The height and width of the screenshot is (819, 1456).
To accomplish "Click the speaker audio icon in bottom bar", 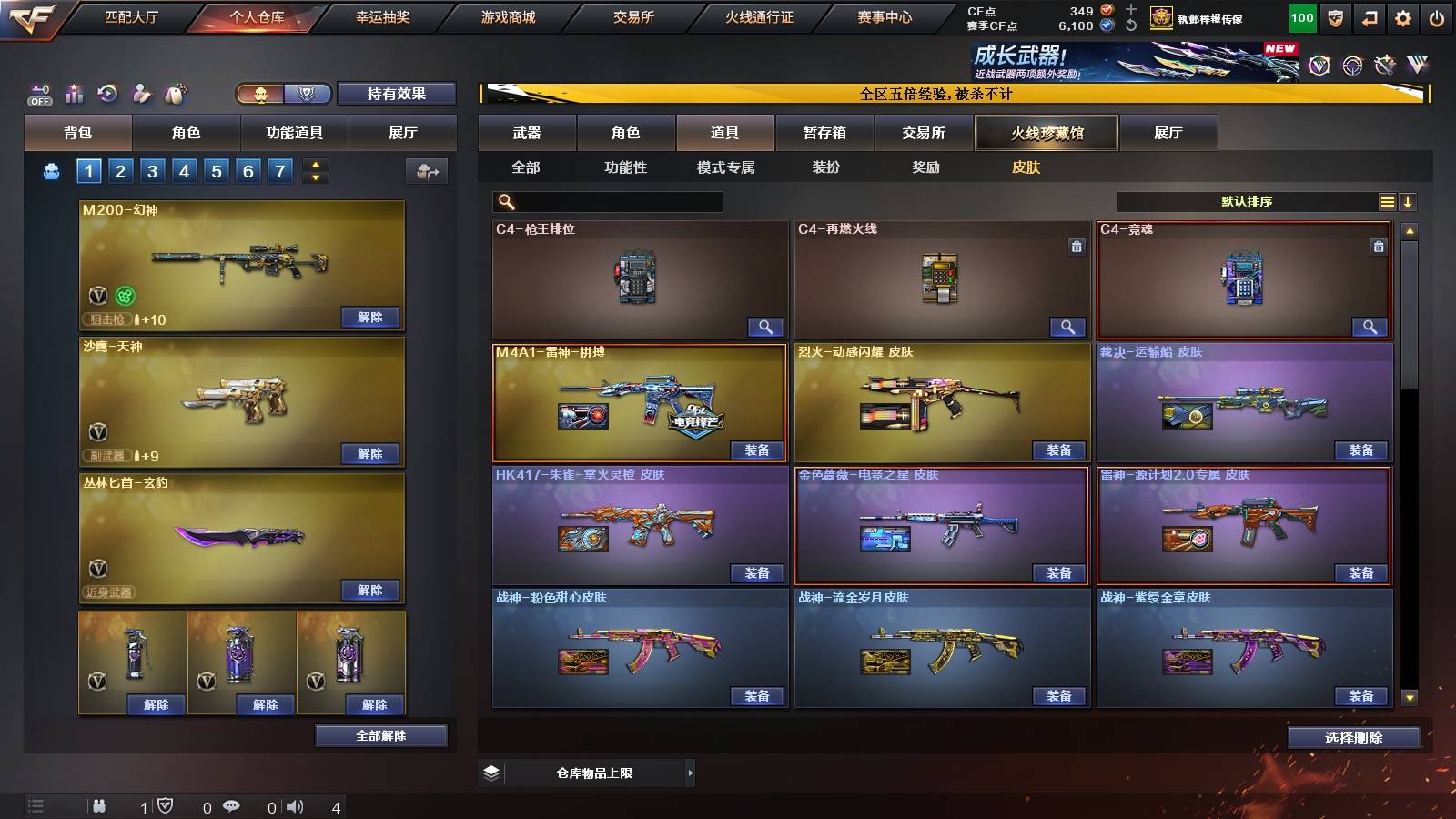I will [x=294, y=807].
